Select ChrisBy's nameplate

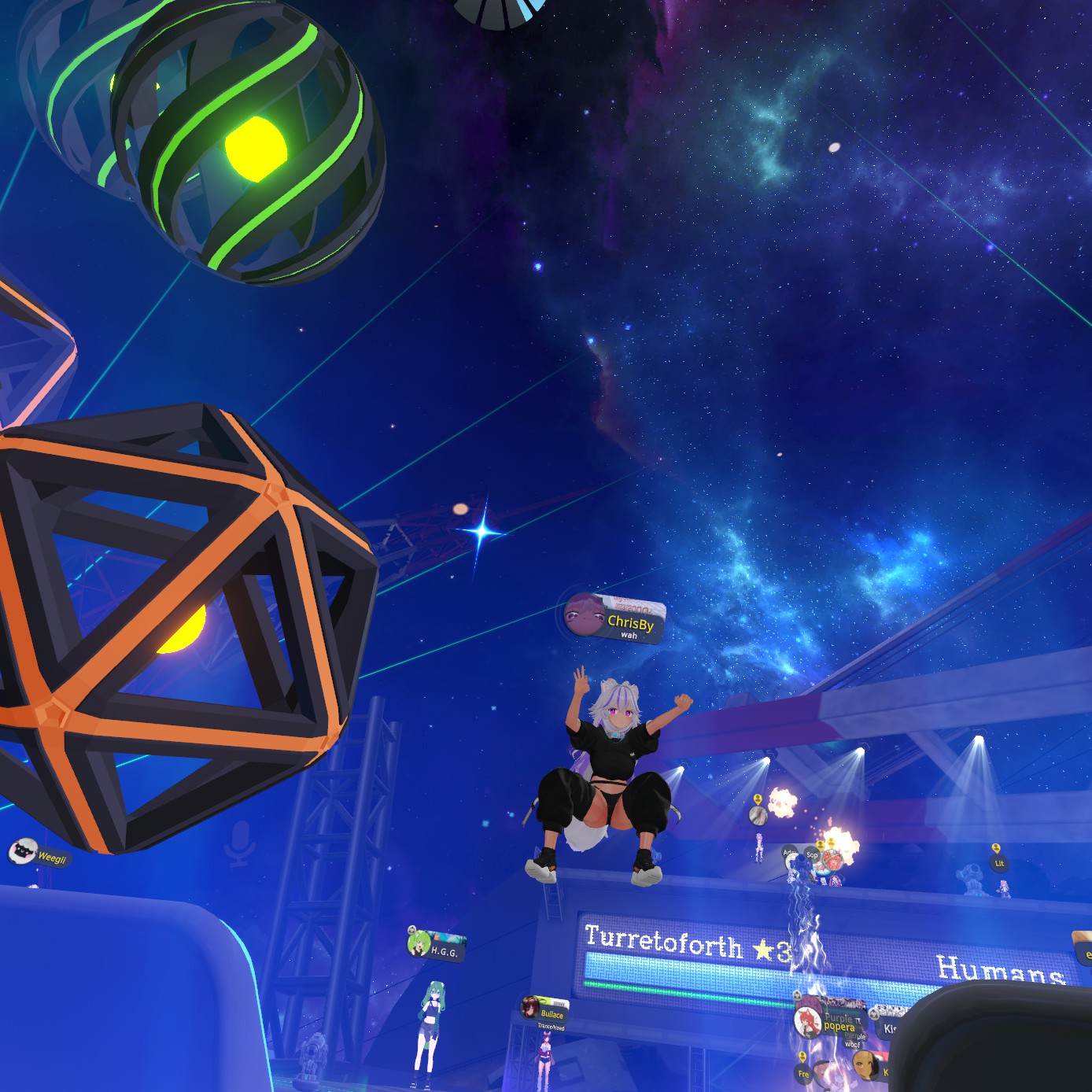tap(615, 618)
